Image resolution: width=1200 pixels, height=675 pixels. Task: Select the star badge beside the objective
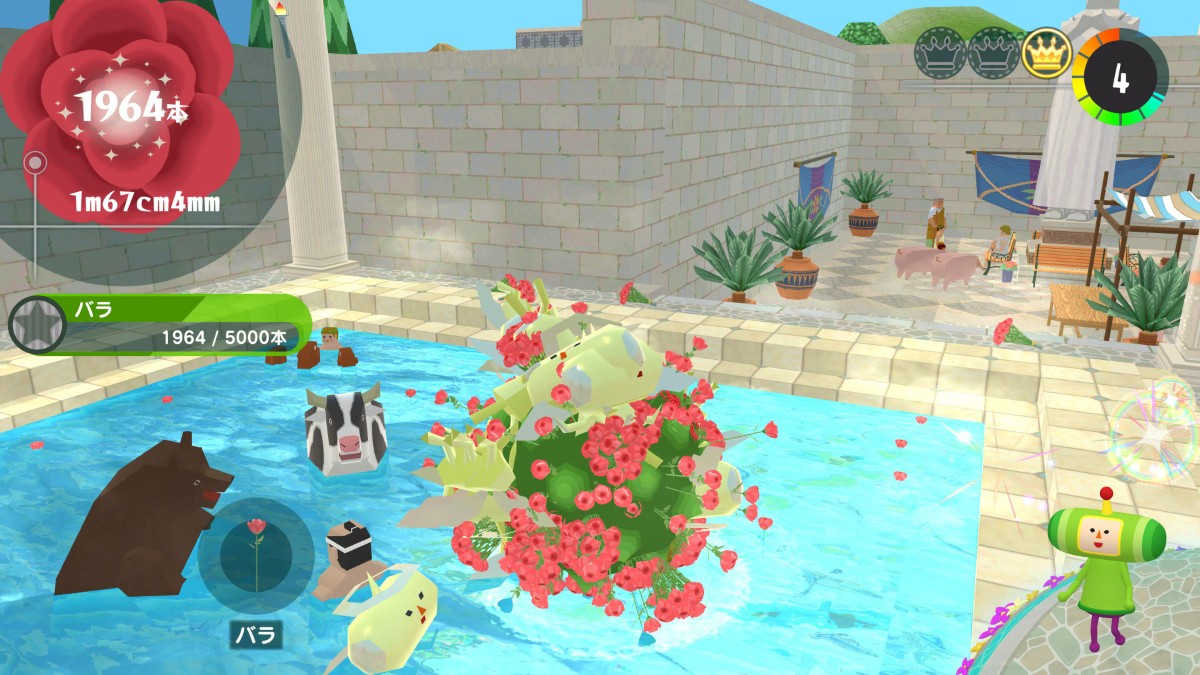coord(30,324)
